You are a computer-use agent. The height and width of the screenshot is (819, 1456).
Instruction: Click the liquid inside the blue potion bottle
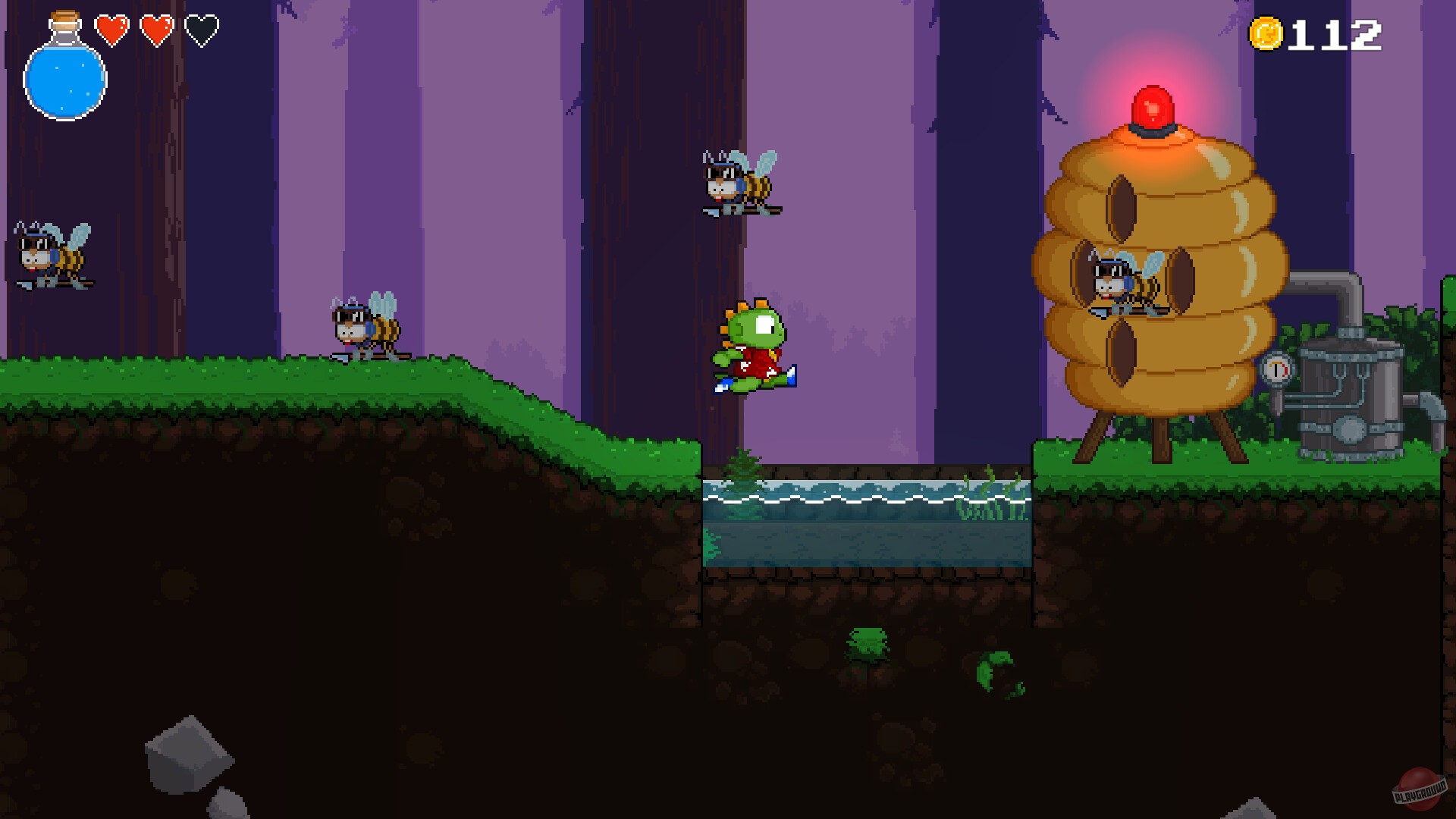click(x=65, y=83)
